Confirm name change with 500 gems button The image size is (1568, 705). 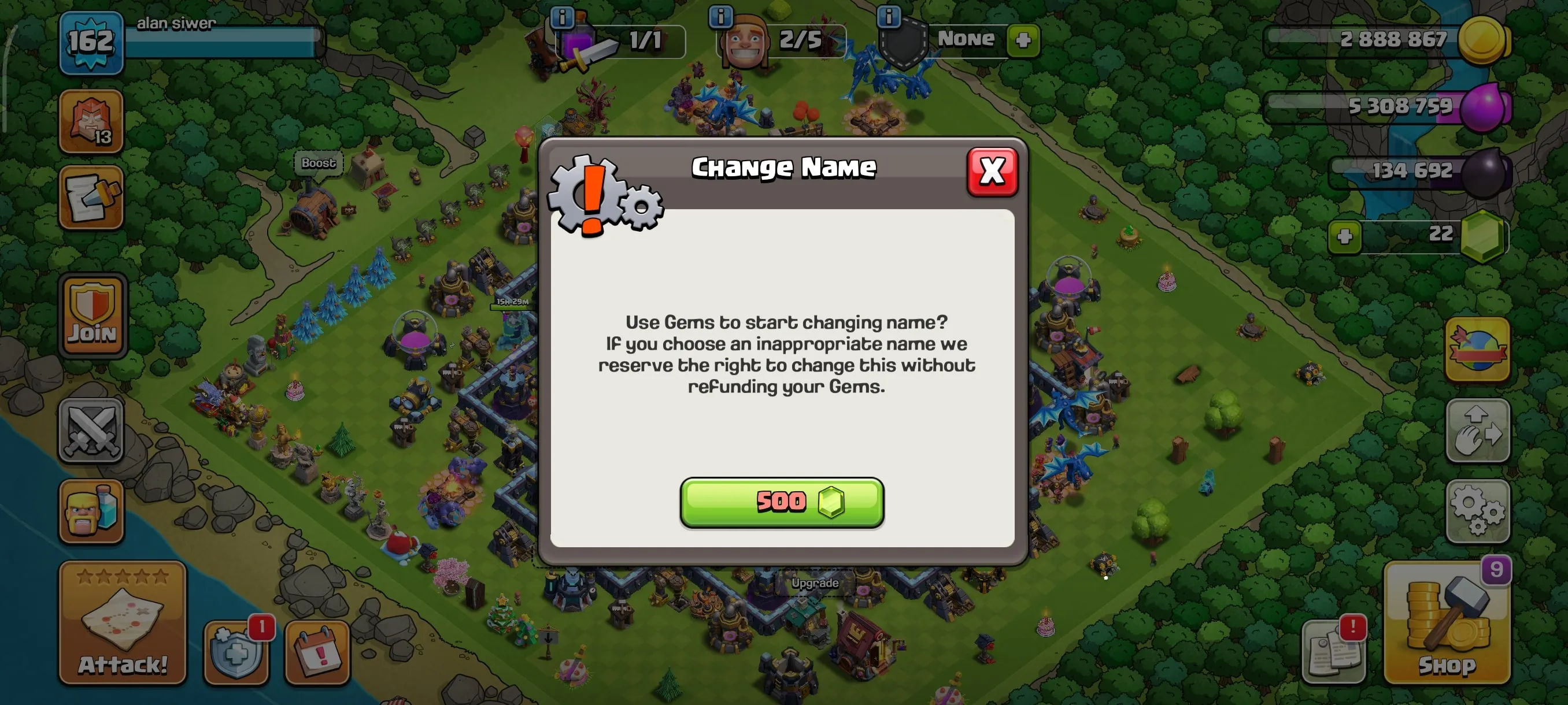tap(782, 502)
